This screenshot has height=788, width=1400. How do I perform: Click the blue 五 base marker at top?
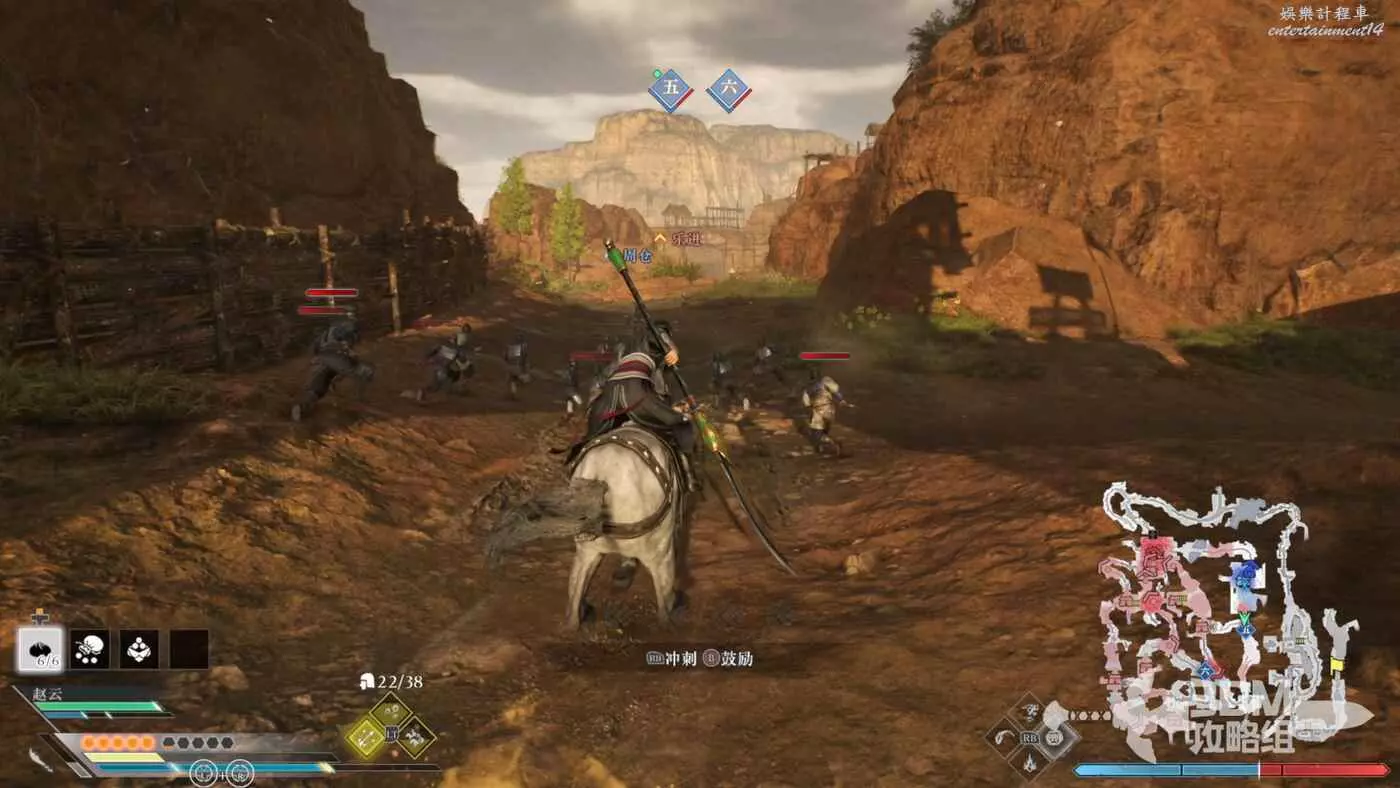tap(670, 89)
